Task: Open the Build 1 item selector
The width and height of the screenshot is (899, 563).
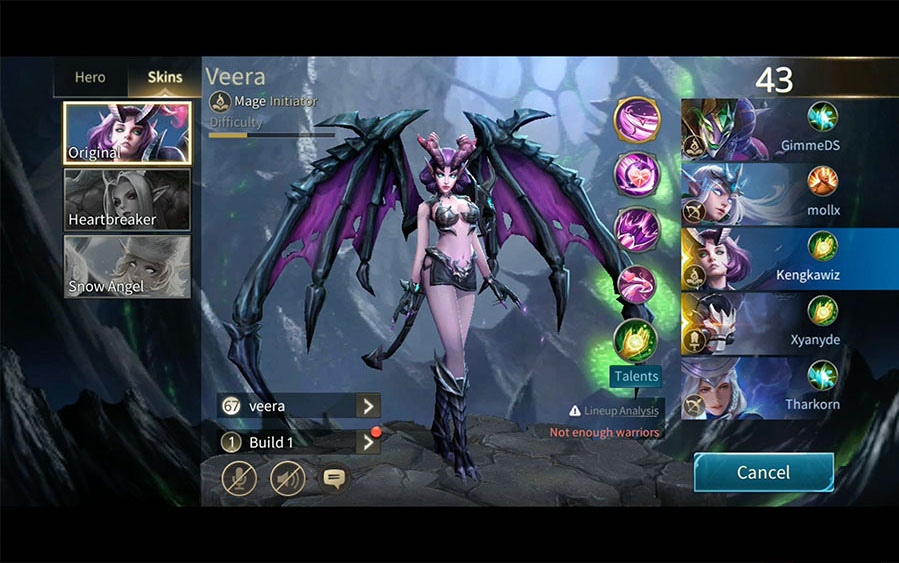Action: [368, 442]
